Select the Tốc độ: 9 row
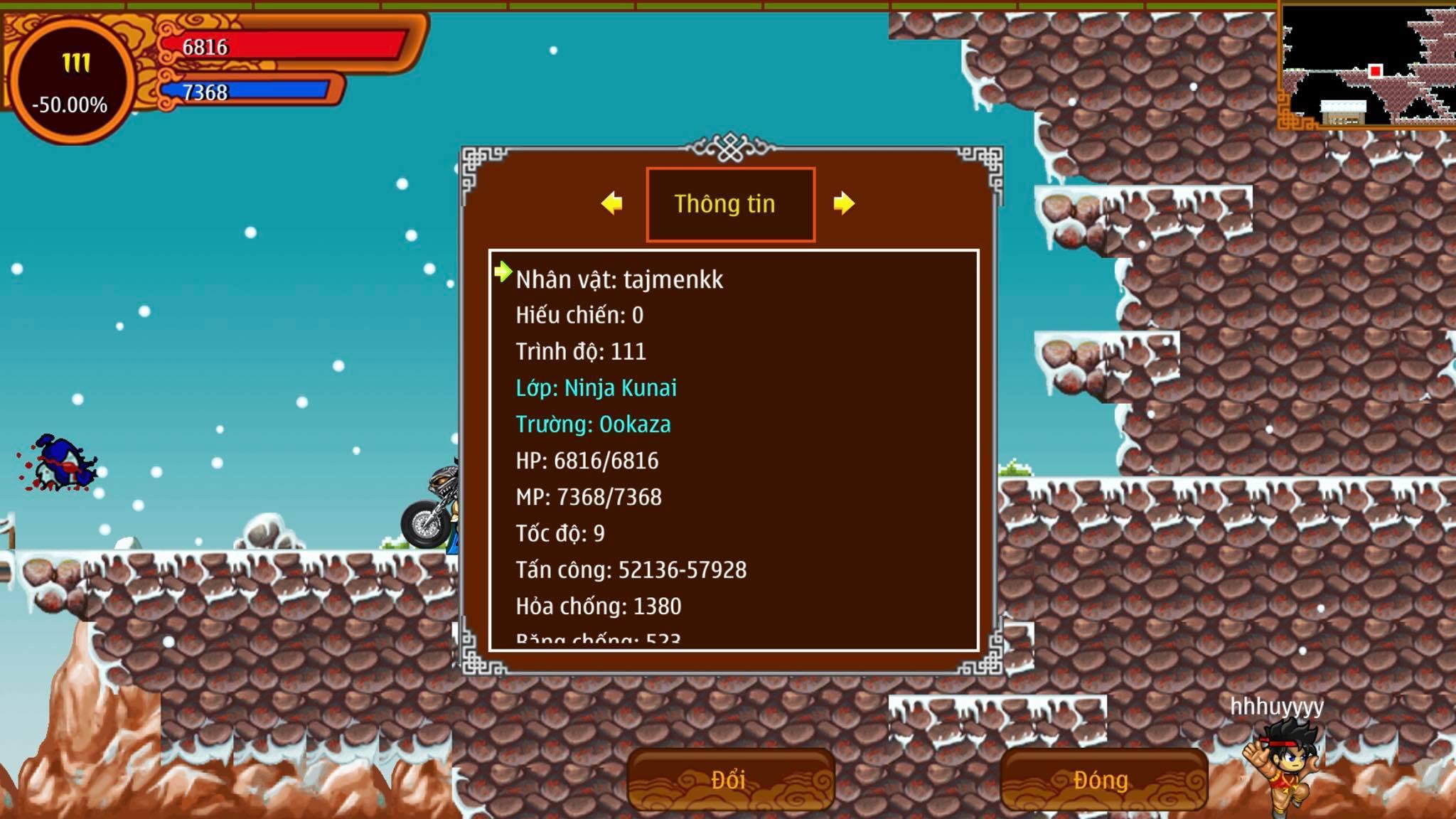The image size is (1456, 819). (560, 533)
